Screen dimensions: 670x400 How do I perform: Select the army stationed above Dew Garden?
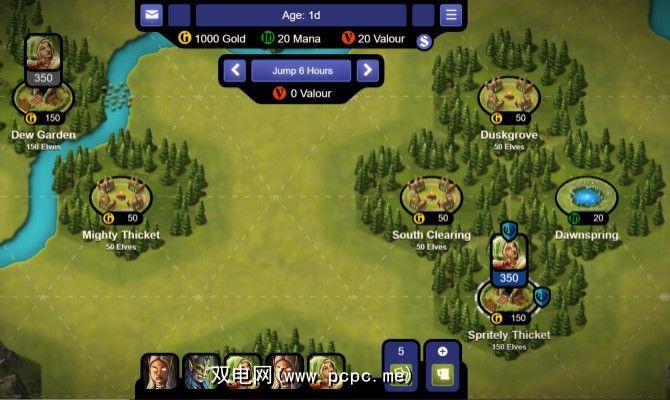click(43, 60)
